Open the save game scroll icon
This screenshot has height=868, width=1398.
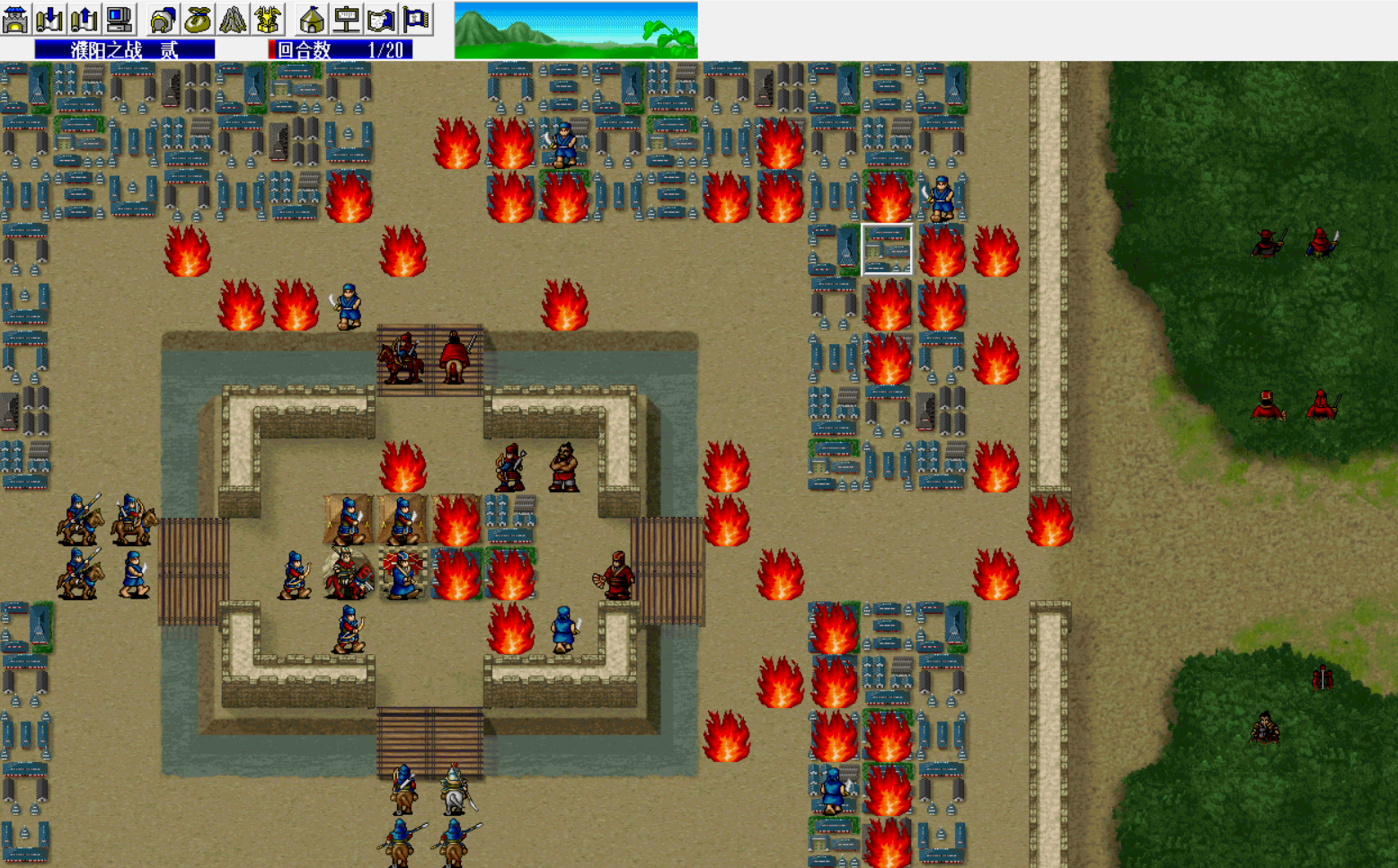click(84, 19)
